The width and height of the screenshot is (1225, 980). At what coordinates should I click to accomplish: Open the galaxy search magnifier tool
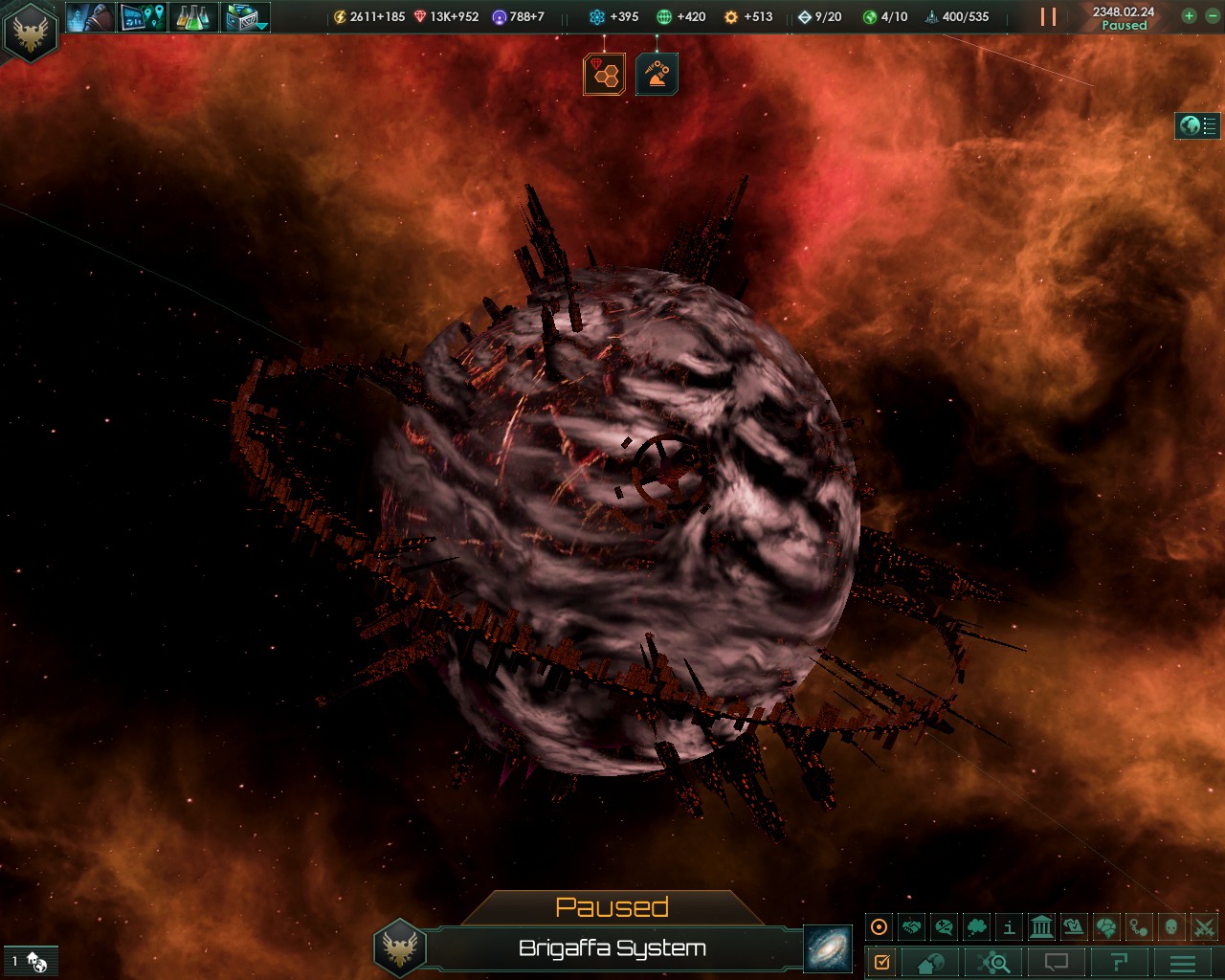(994, 962)
